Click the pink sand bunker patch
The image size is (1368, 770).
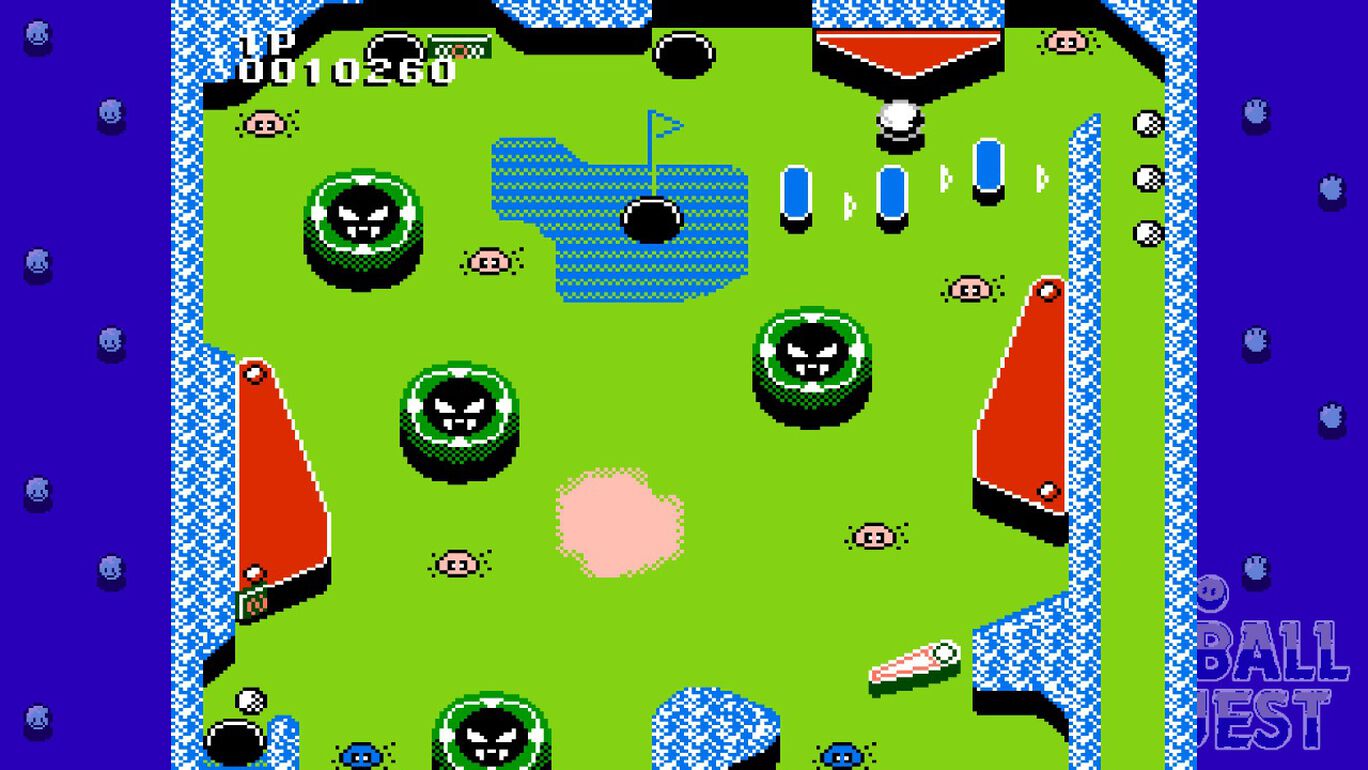point(618,520)
